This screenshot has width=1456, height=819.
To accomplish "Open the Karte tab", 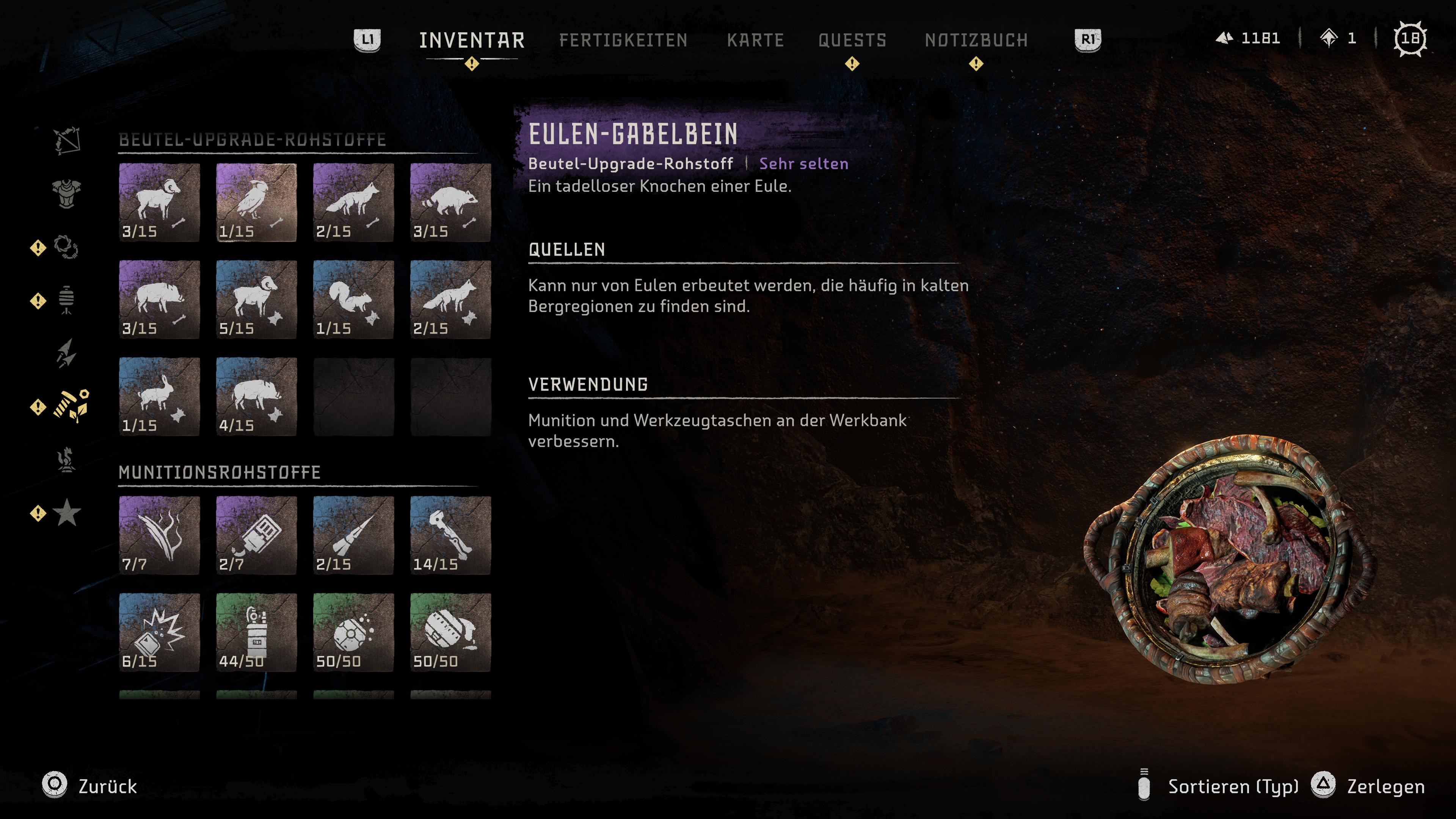I will point(755,40).
